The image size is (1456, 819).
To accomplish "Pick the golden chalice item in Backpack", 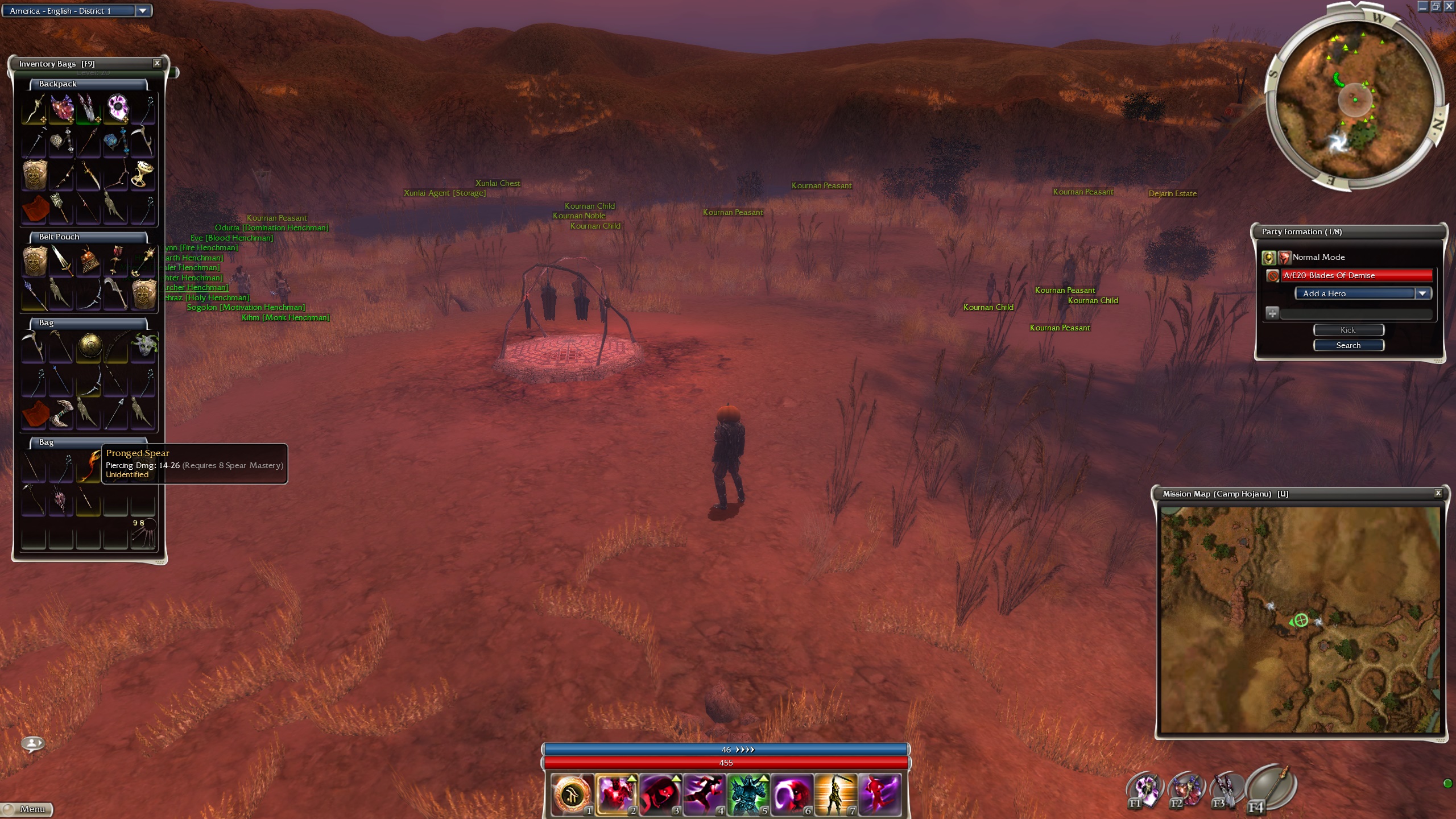I will point(143,174).
